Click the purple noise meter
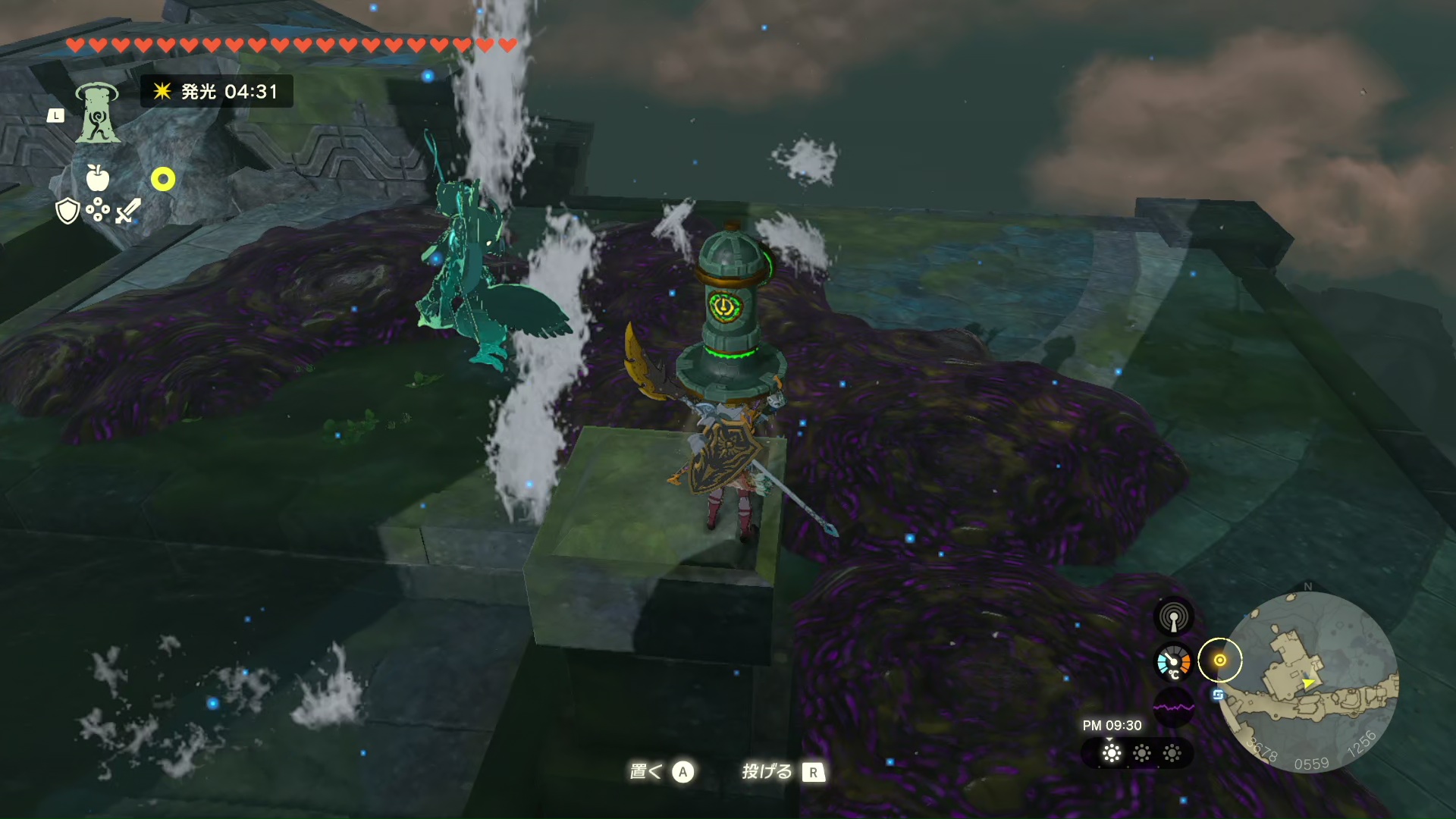The image size is (1456, 819). point(1173,708)
